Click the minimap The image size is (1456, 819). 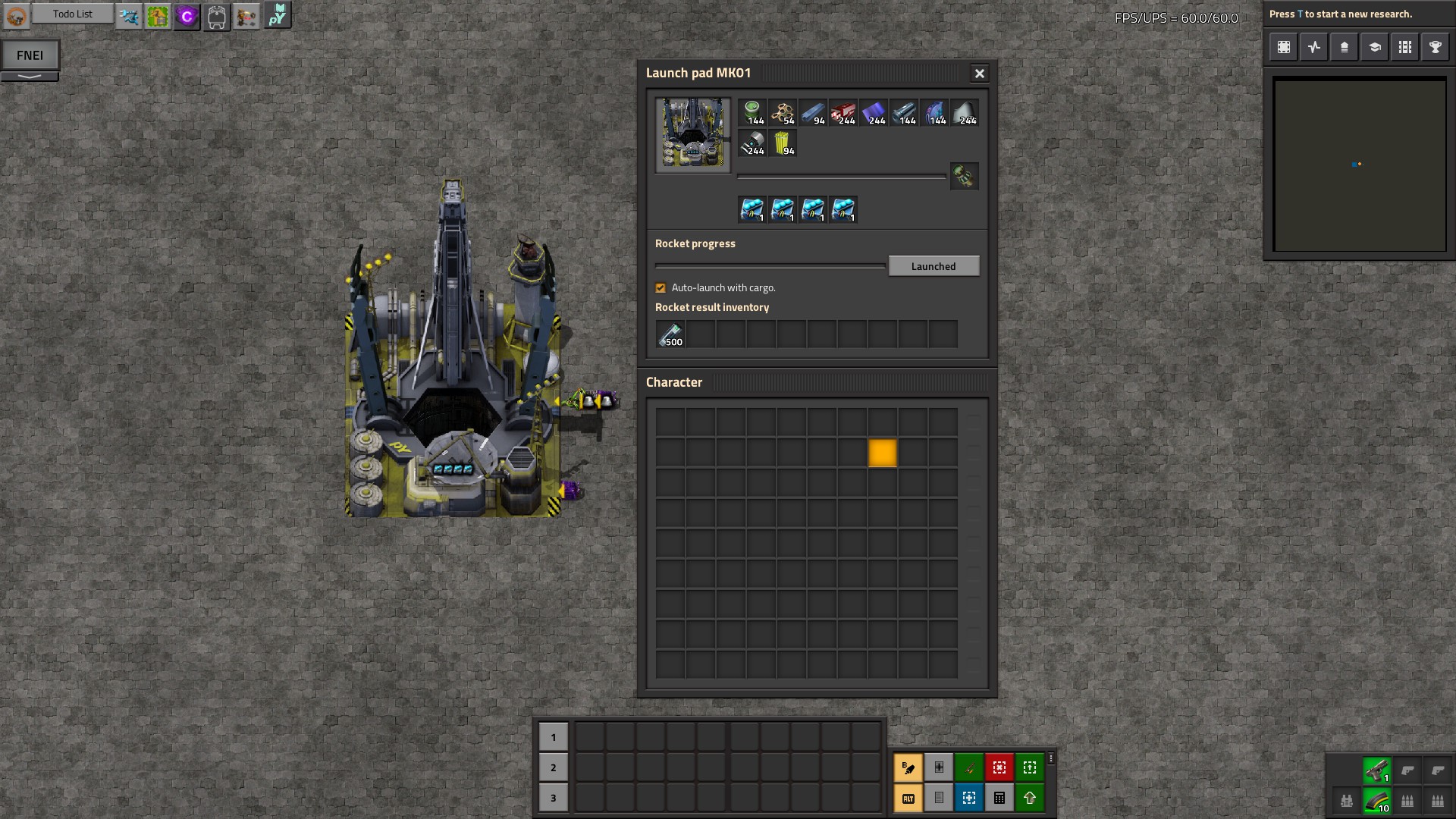(1360, 165)
